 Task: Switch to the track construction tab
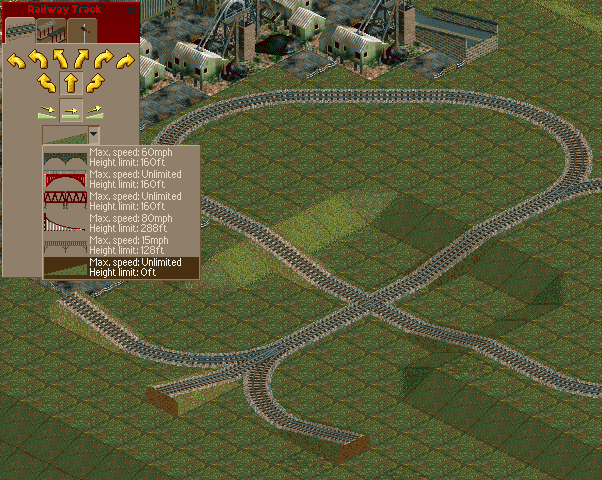(20, 30)
